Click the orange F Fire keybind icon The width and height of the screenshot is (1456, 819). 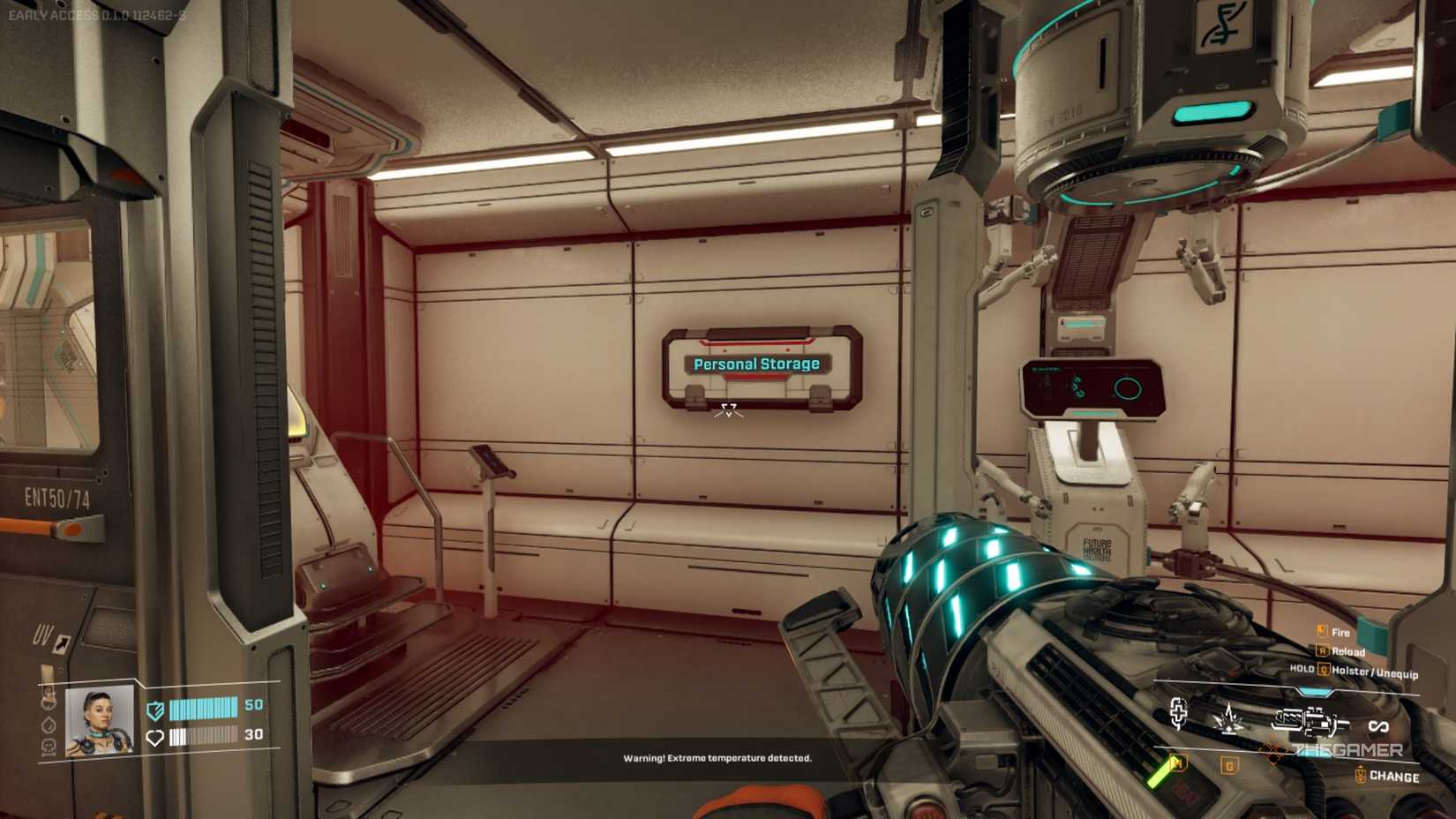click(x=1321, y=630)
